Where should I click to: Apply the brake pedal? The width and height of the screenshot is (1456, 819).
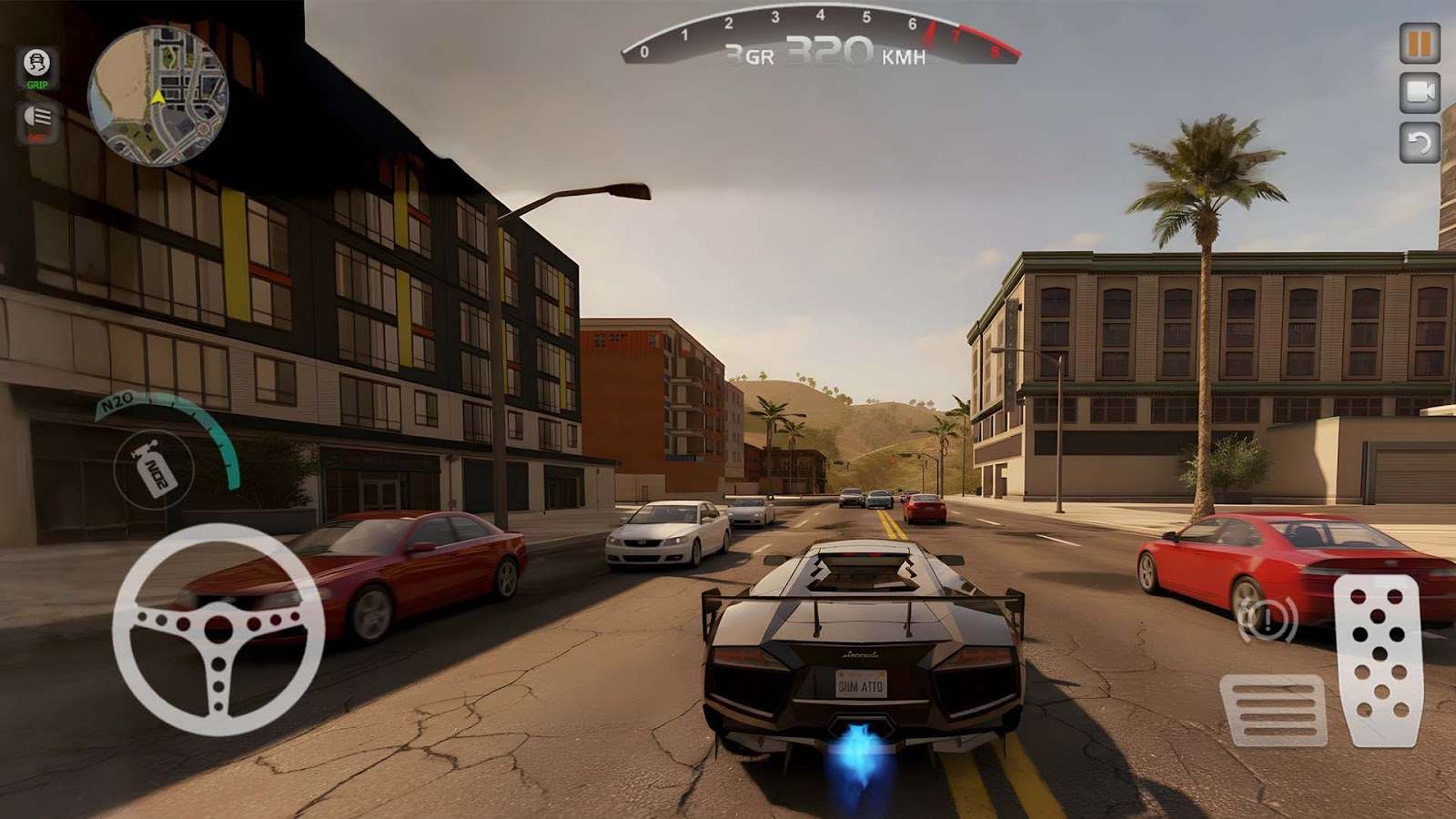1273,710
